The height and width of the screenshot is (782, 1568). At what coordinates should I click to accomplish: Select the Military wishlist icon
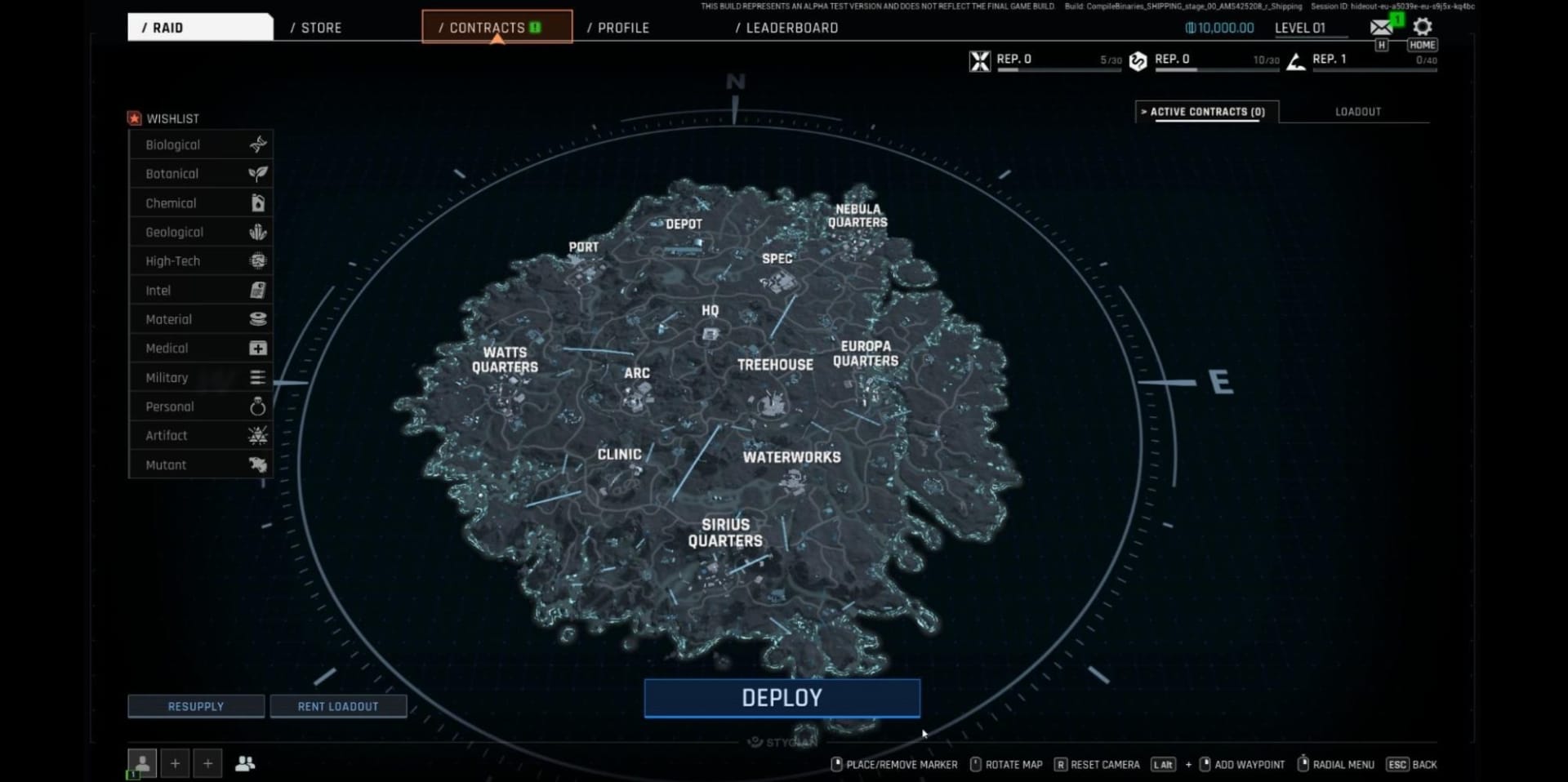click(258, 377)
